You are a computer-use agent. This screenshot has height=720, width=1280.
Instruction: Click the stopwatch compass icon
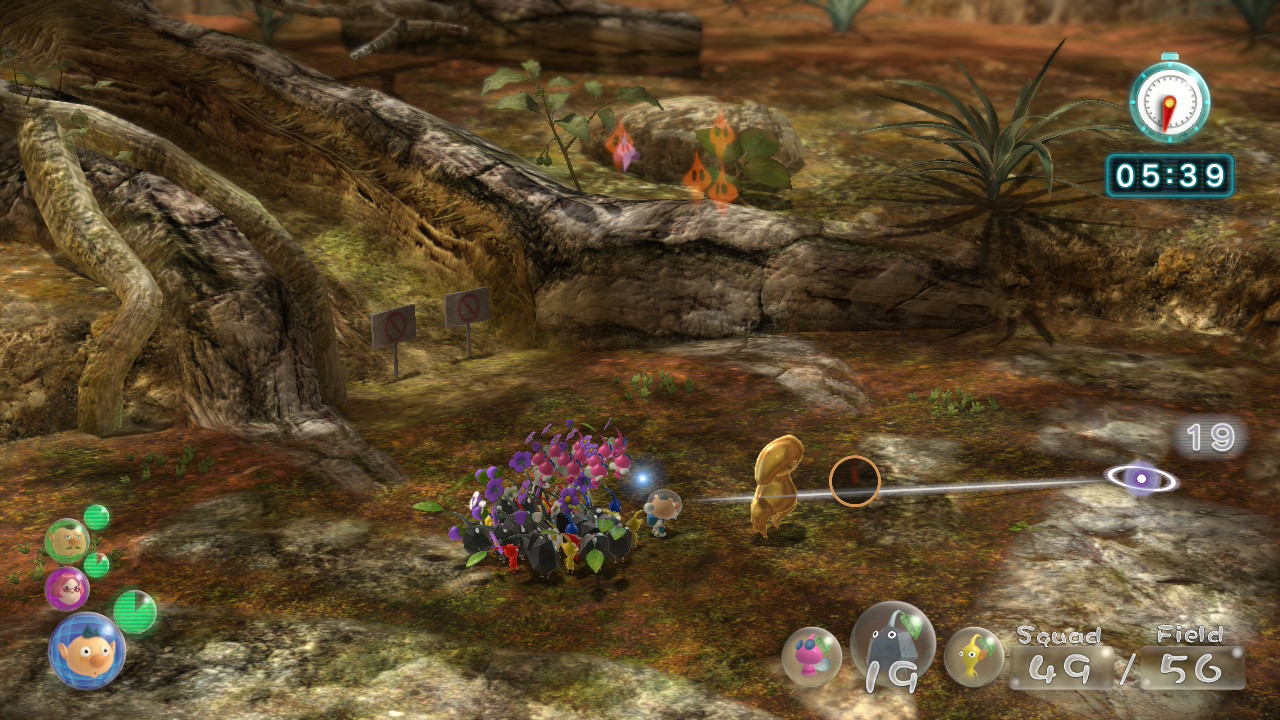1169,98
